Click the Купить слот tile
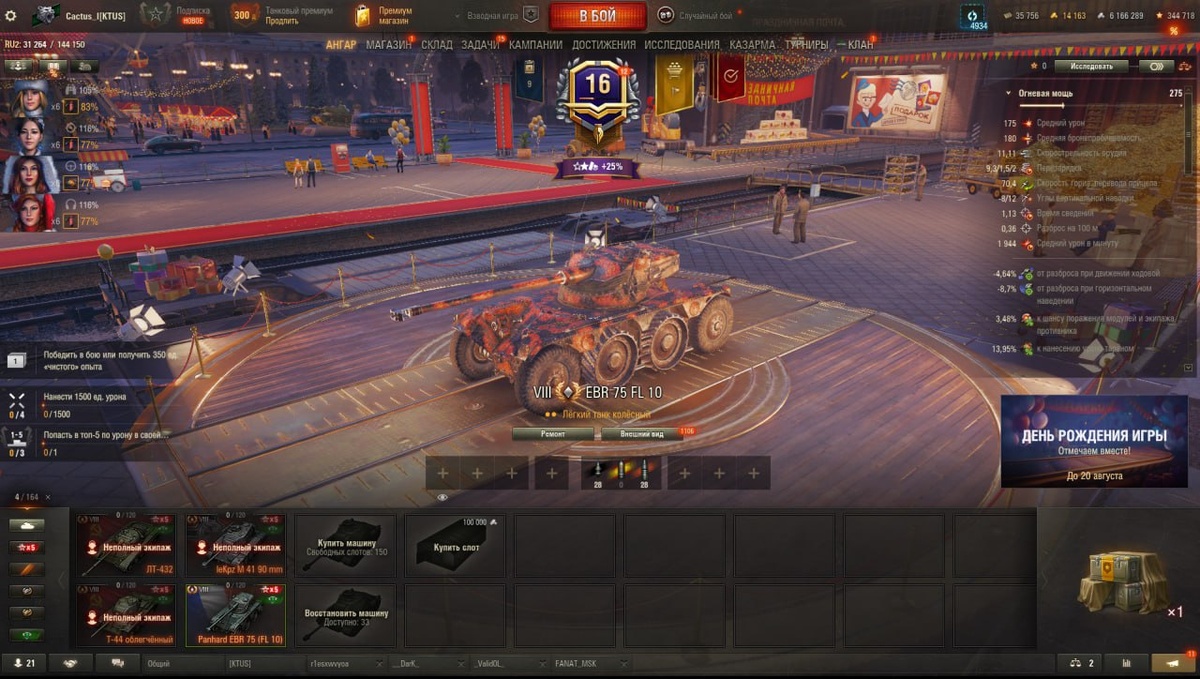 pos(454,545)
